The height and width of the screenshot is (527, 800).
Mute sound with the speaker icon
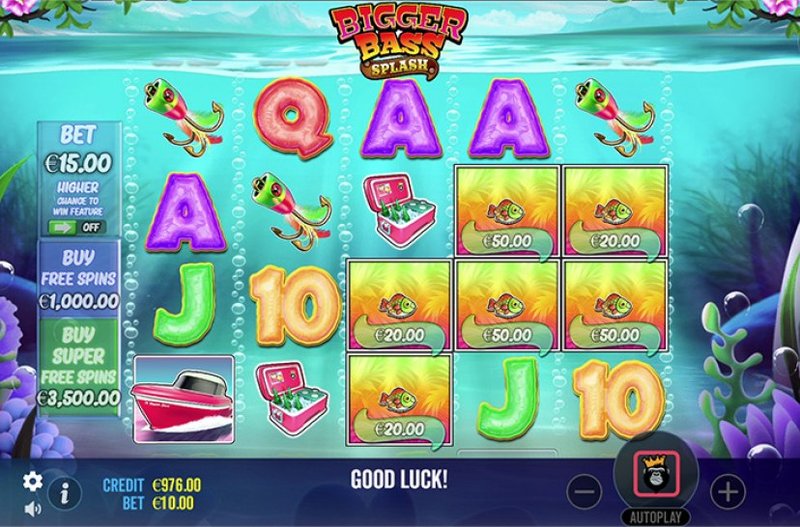click(33, 508)
